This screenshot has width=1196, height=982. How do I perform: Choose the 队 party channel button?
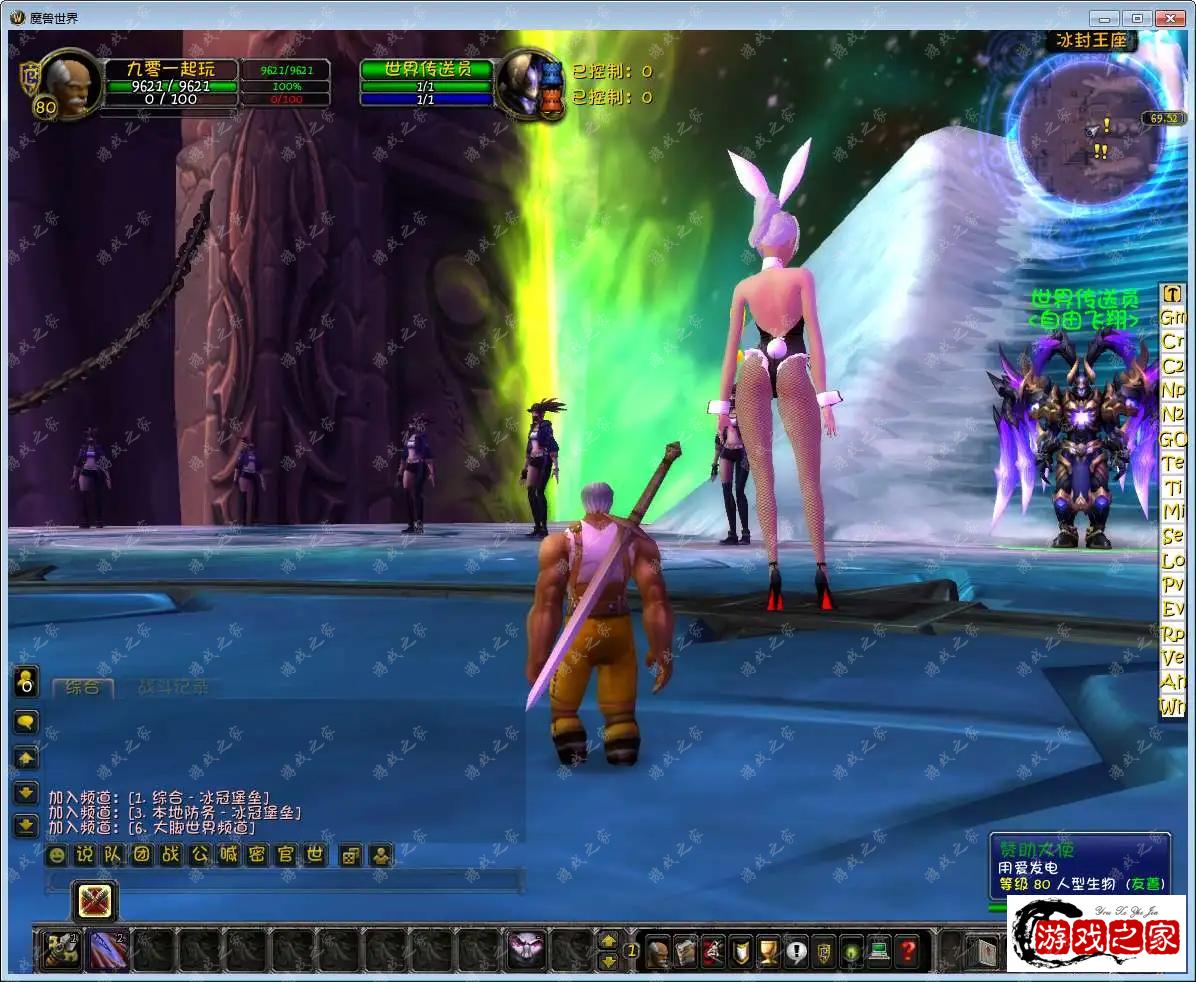[114, 855]
